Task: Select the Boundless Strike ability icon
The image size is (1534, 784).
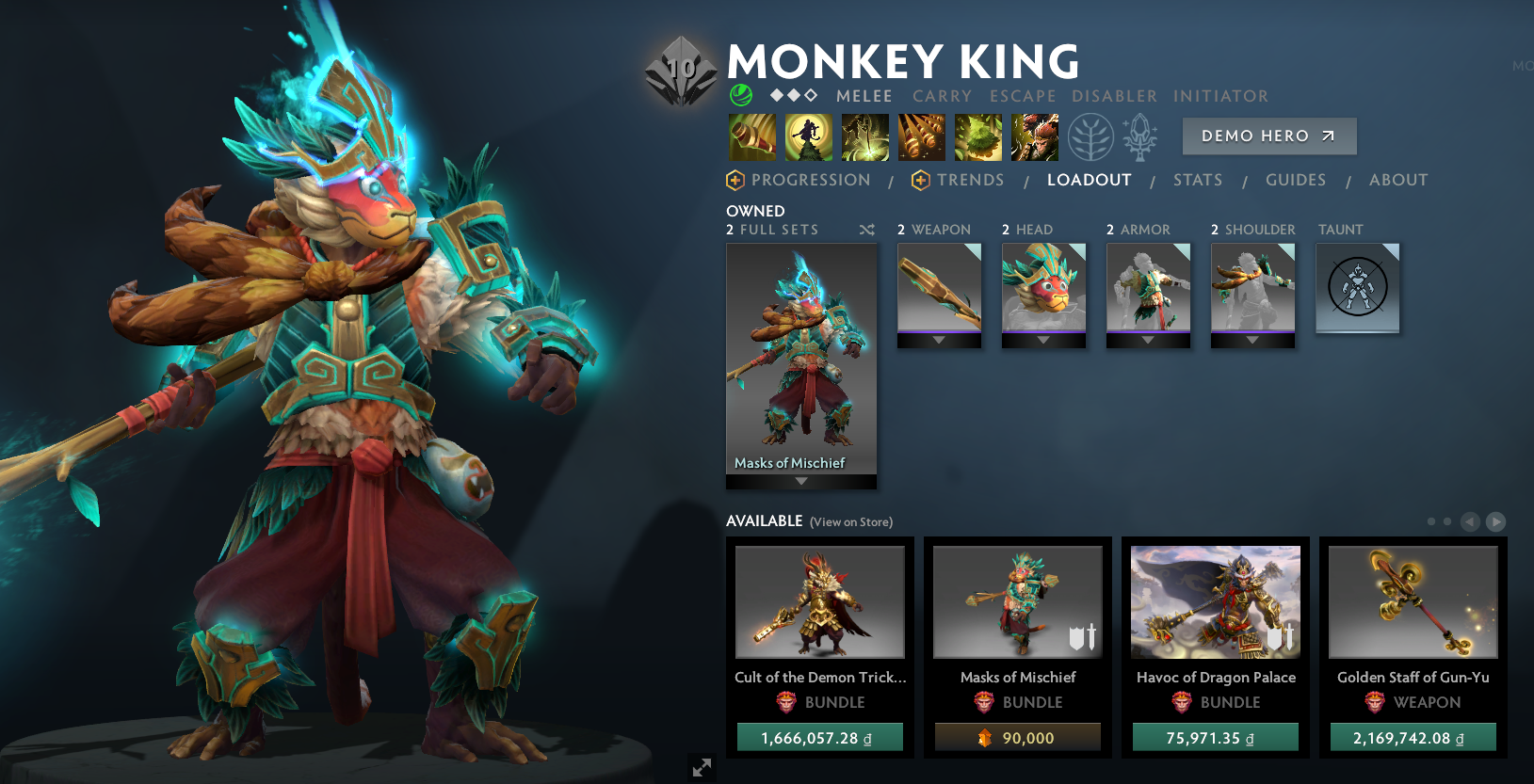Action: pos(751,136)
